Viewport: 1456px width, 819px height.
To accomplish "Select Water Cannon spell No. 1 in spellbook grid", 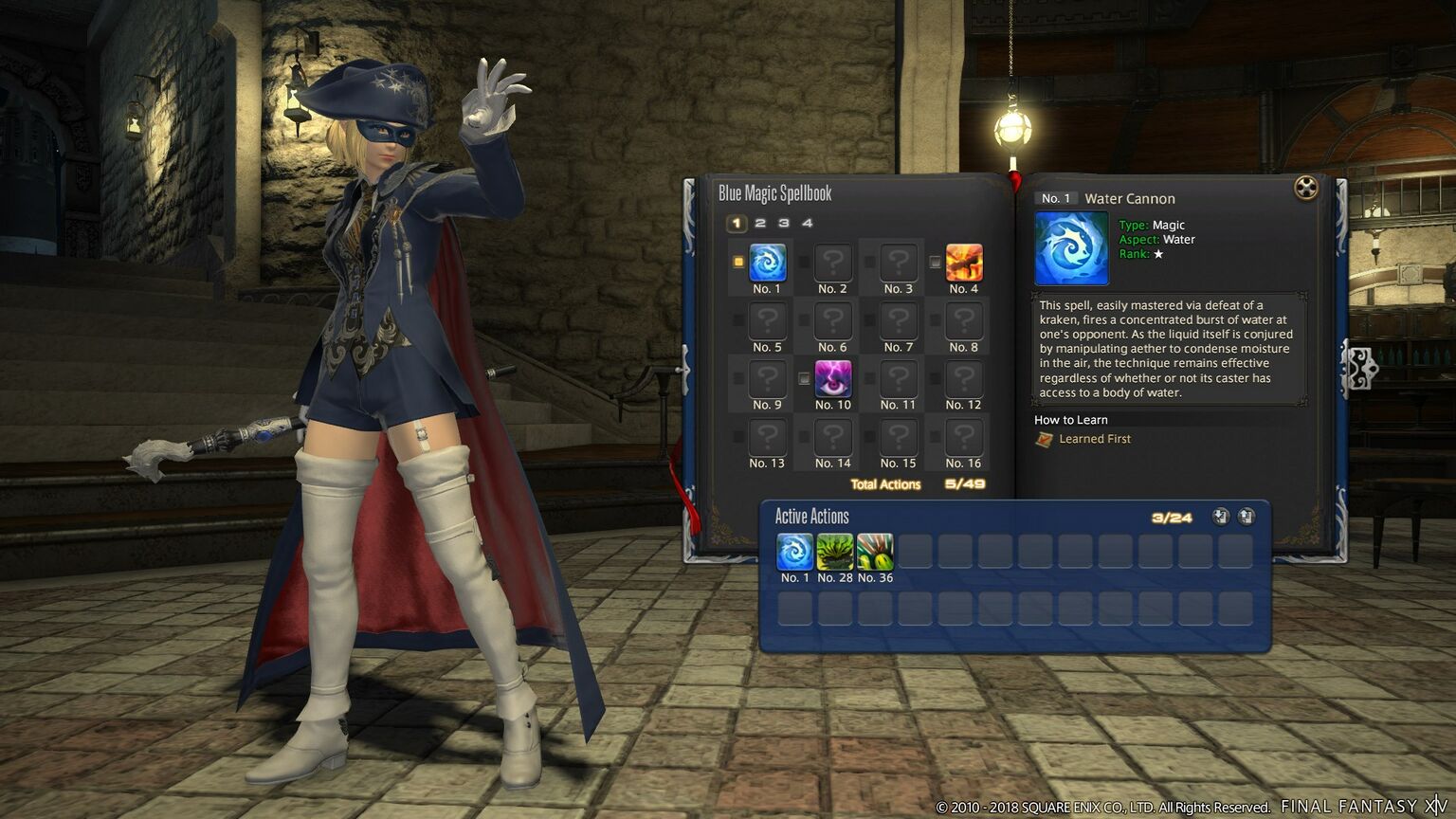I will coord(767,263).
